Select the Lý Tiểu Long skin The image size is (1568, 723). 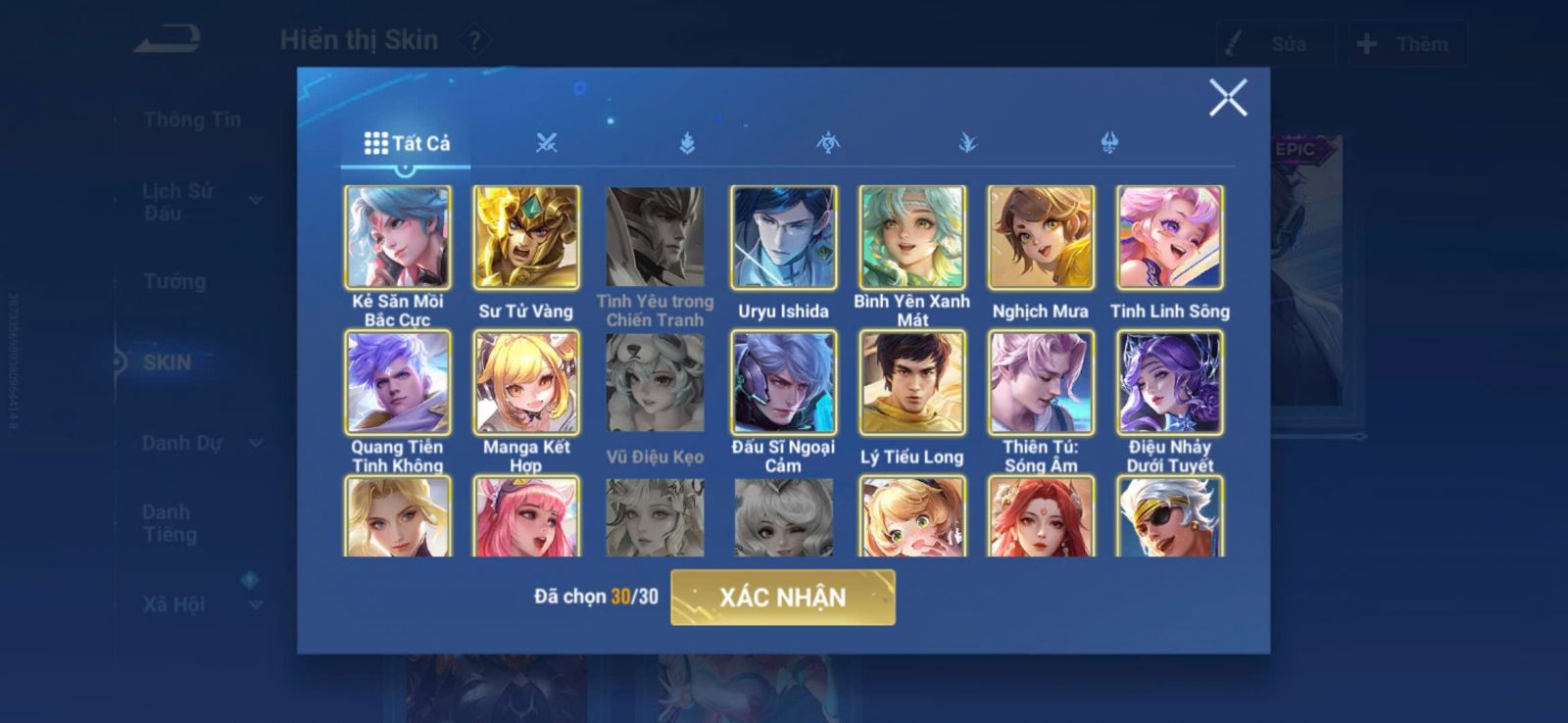(x=912, y=382)
